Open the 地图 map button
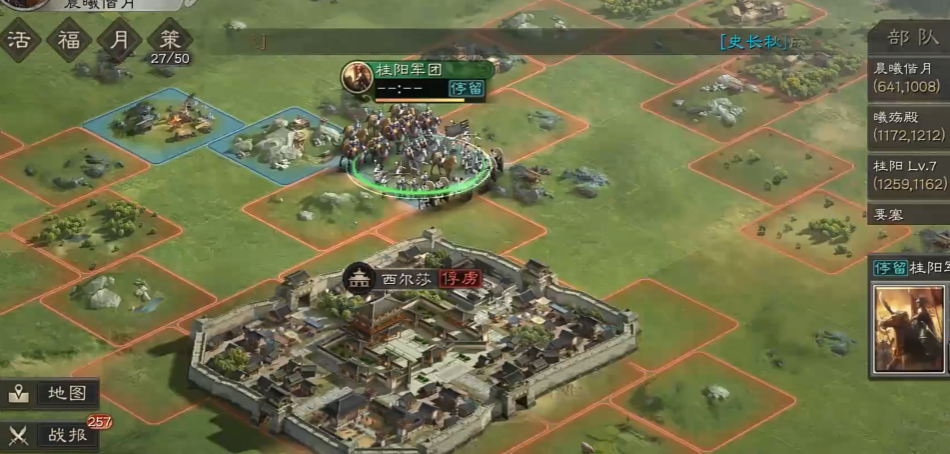950x454 pixels. tap(51, 393)
